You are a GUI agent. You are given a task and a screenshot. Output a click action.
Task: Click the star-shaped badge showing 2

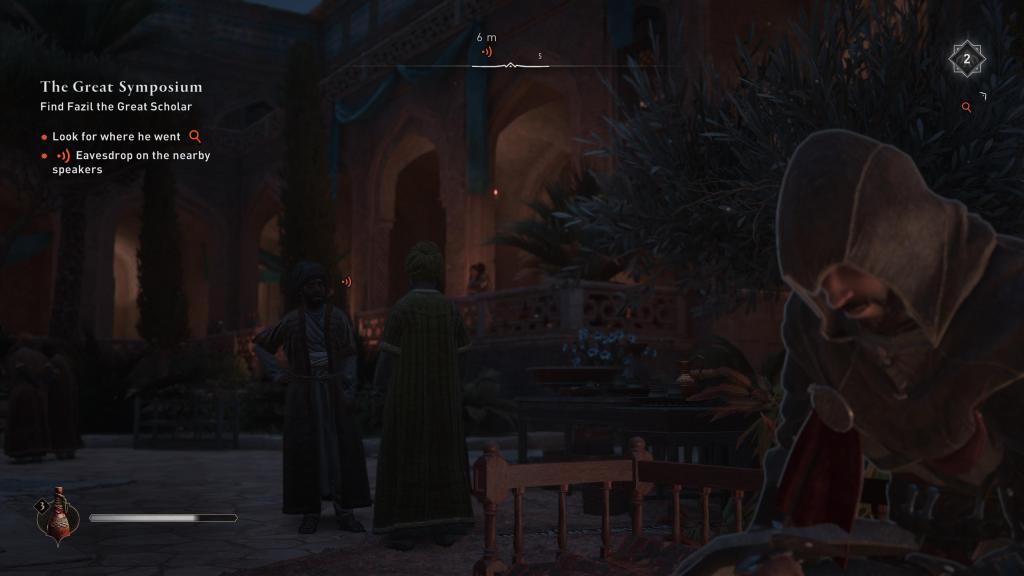point(966,60)
